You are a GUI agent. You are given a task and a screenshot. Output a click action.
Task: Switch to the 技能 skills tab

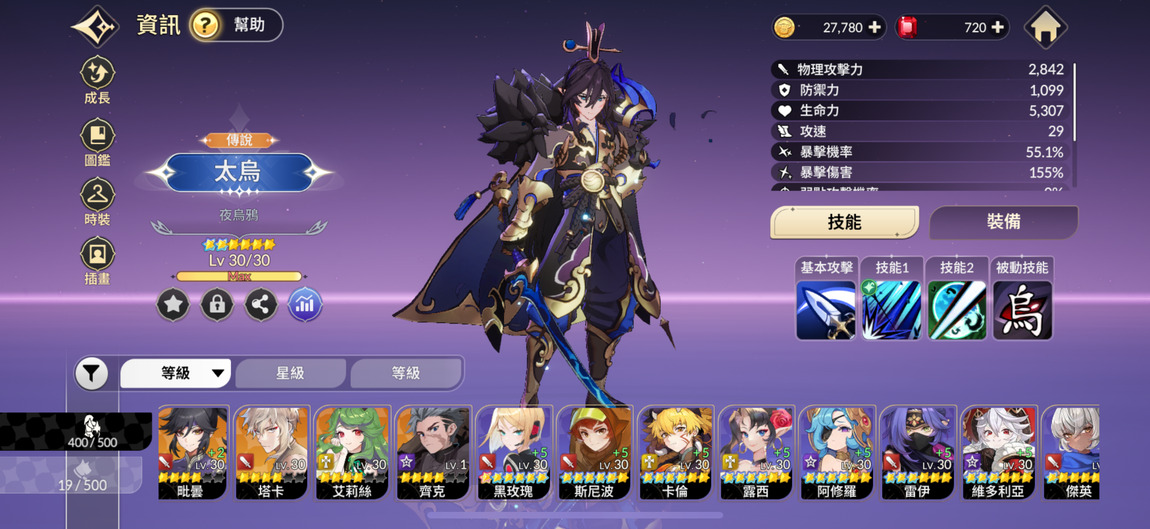[844, 222]
